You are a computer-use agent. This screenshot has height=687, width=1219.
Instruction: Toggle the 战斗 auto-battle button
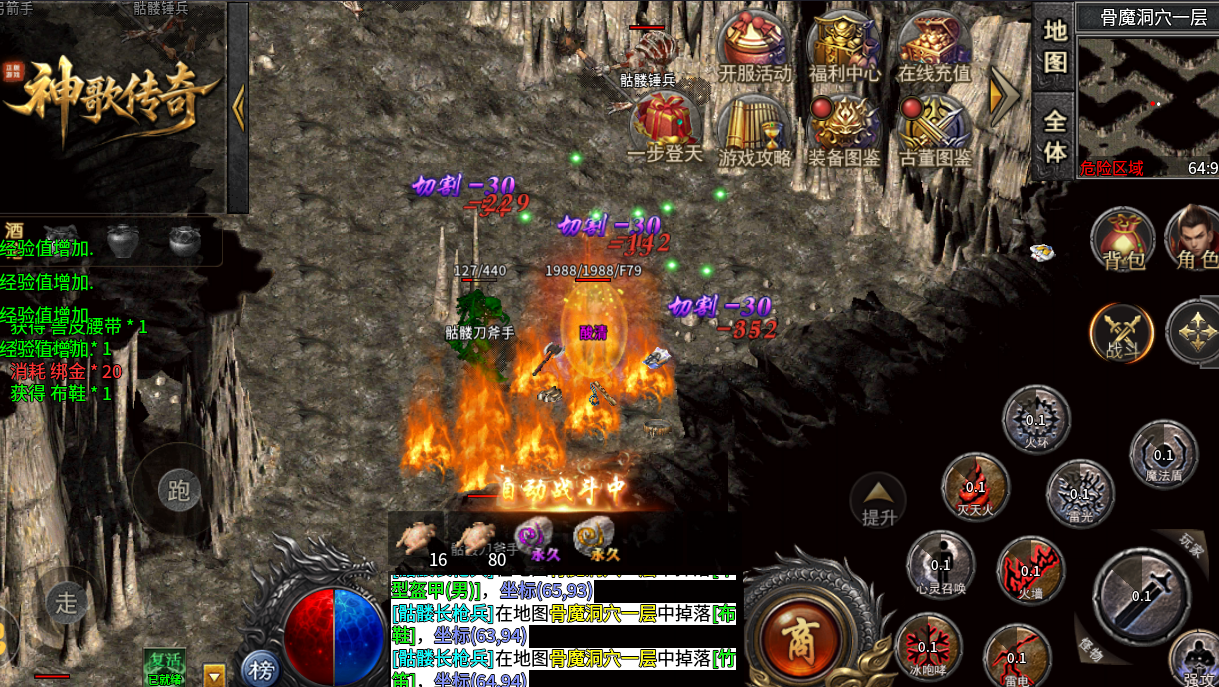tap(1121, 332)
